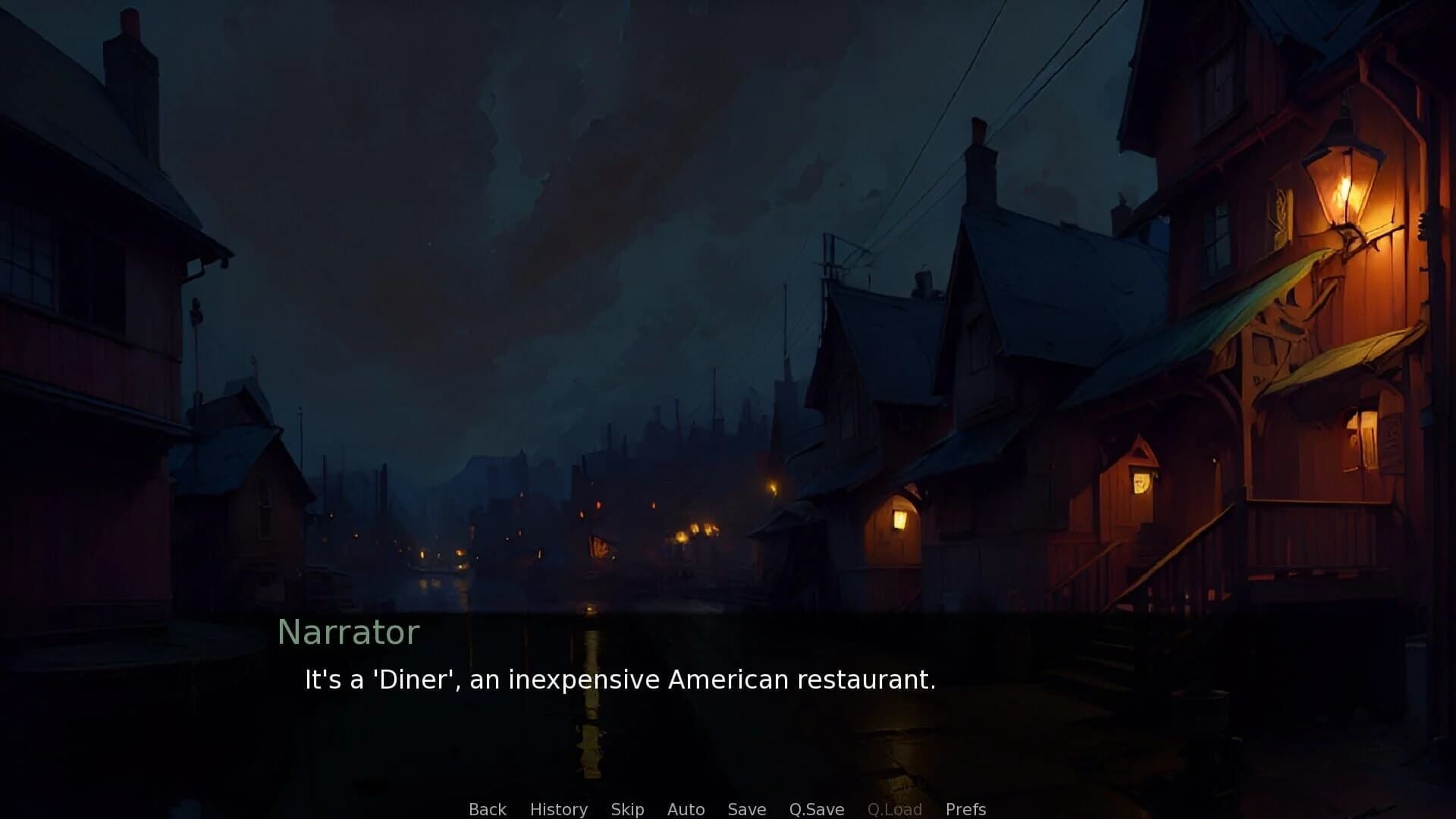This screenshot has width=1456, height=819.
Task: Click "Back" to rewind the dialogue
Action: [488, 808]
